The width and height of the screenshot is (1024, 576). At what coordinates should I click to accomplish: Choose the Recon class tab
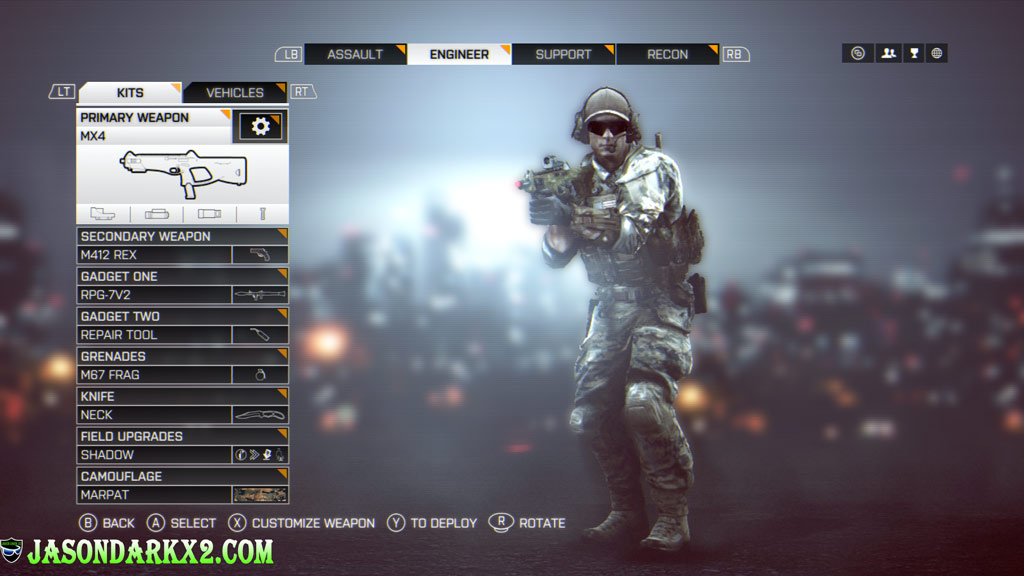coord(667,54)
